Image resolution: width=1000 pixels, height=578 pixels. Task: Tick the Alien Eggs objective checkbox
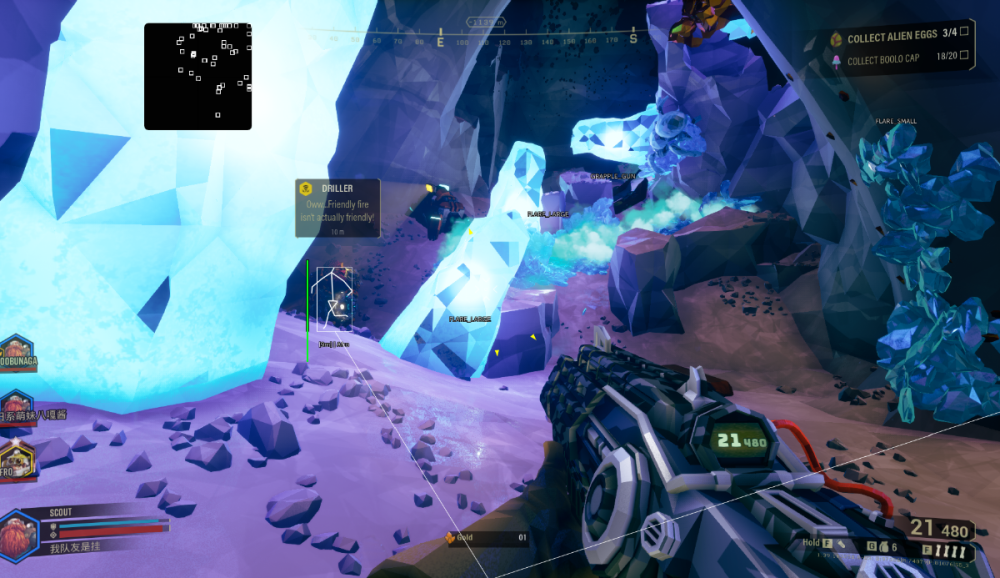(964, 34)
